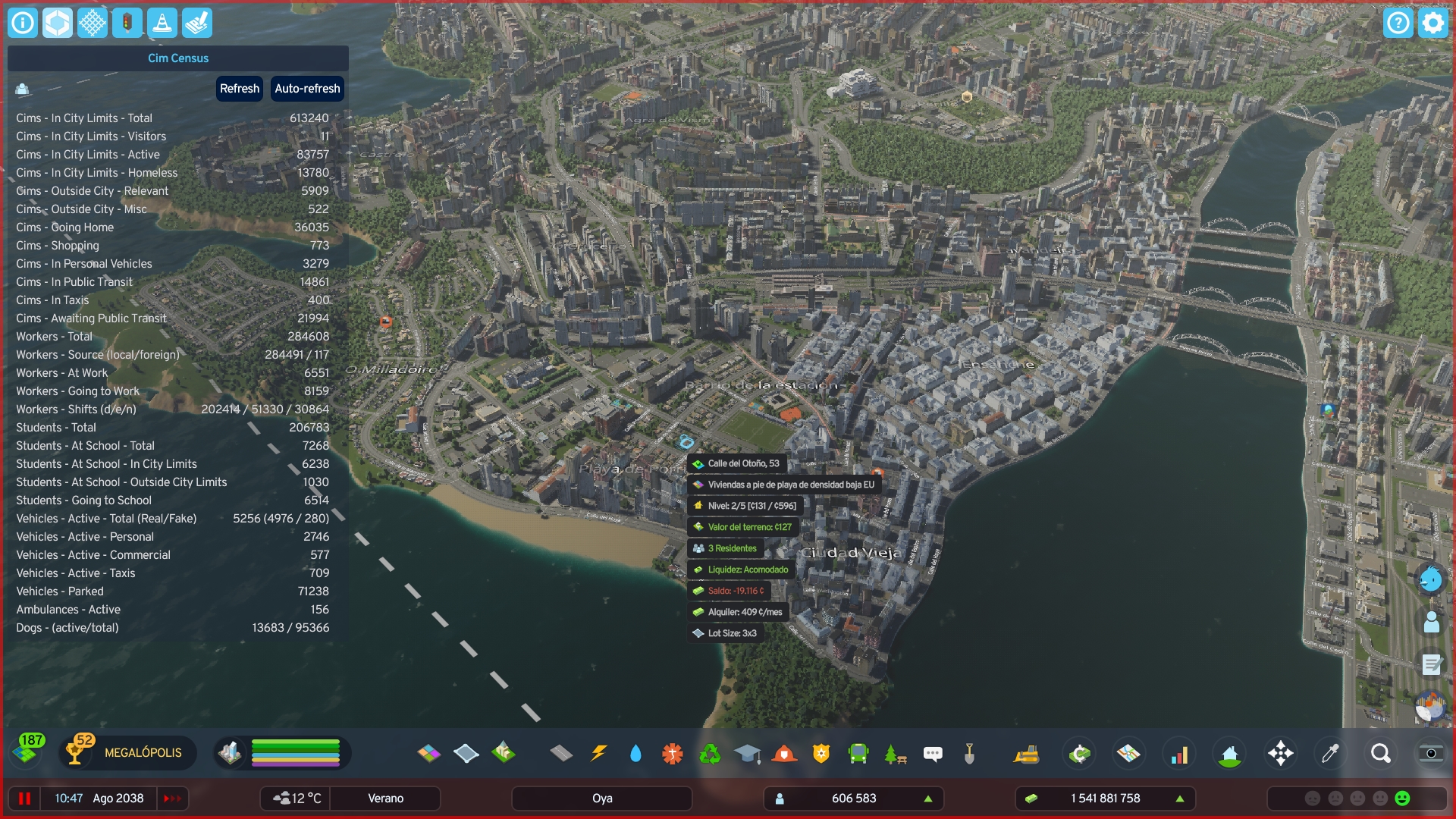1456x819 pixels.
Task: Click the traffic light mod icon
Action: tap(127, 23)
